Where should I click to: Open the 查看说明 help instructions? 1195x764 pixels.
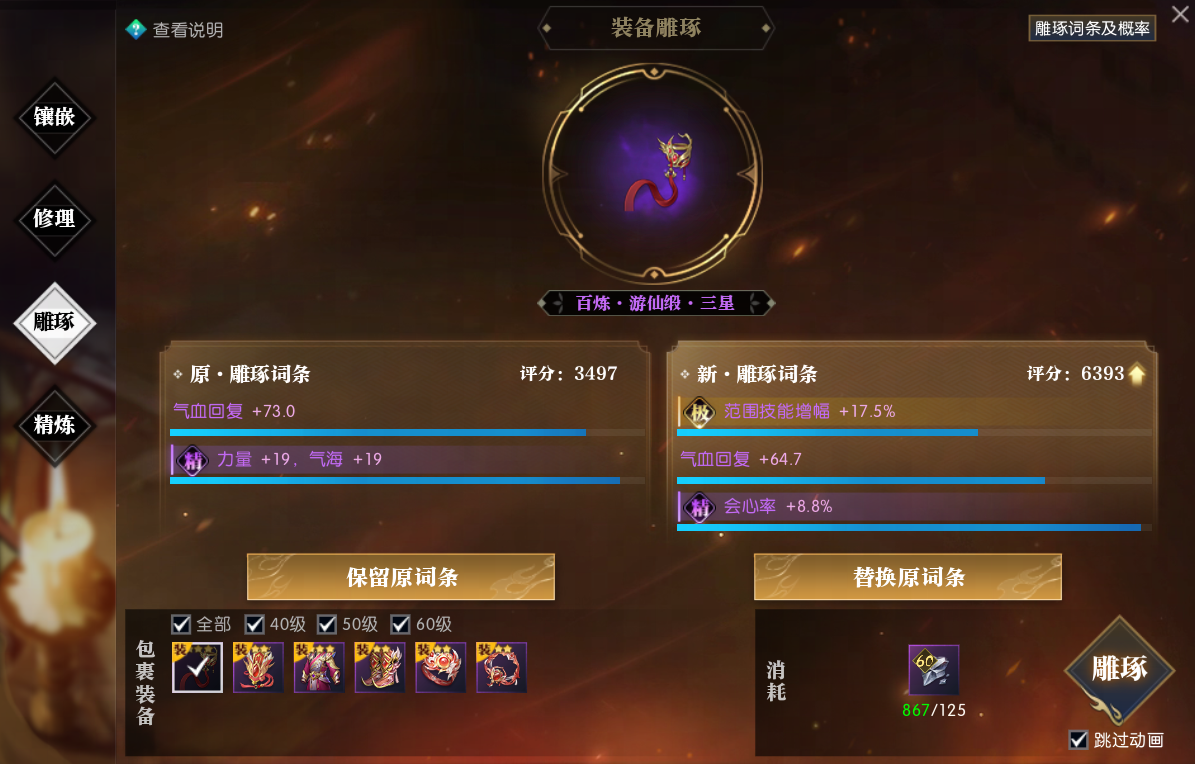click(x=175, y=30)
